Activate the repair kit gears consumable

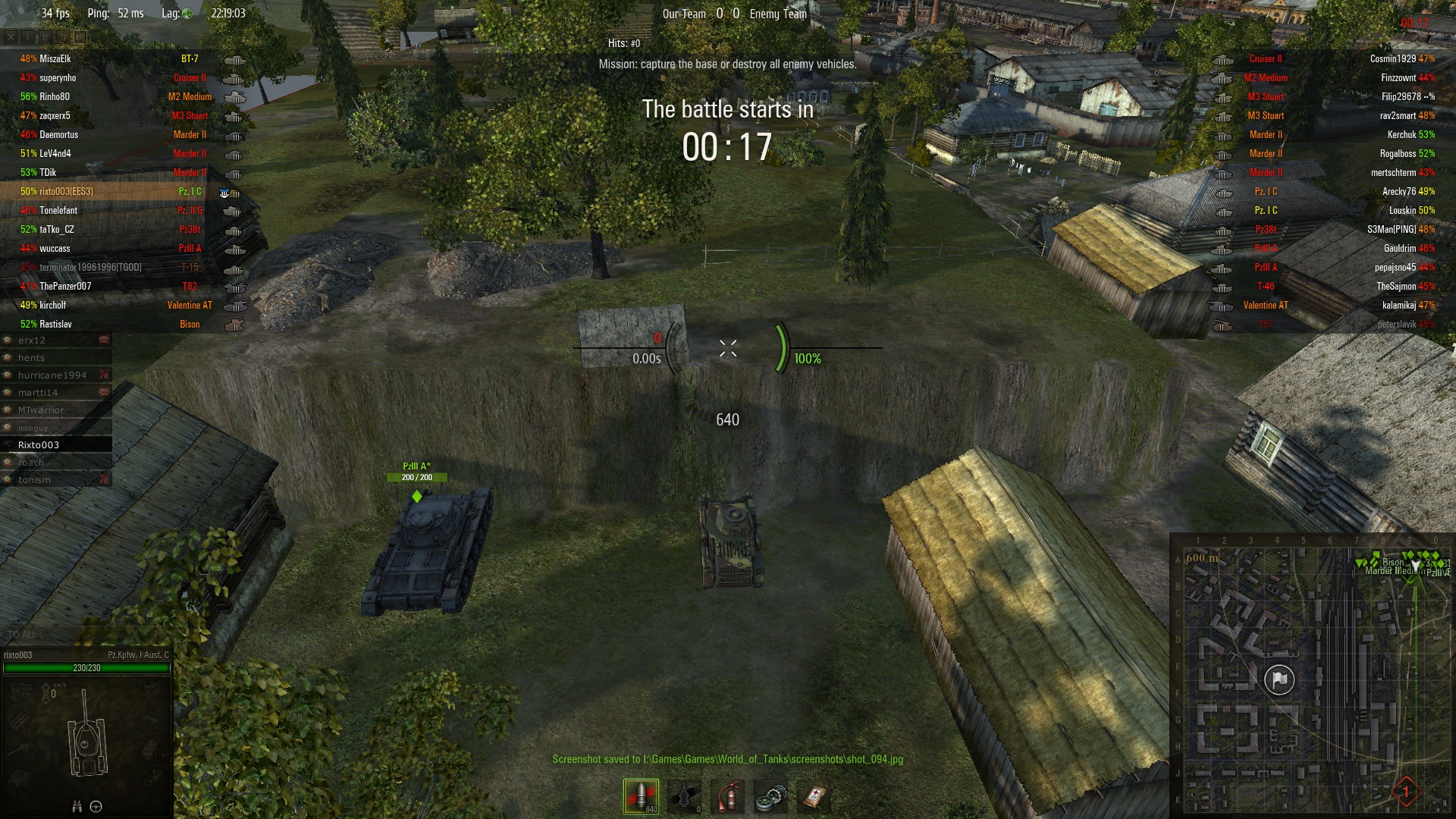pyautogui.click(x=771, y=796)
